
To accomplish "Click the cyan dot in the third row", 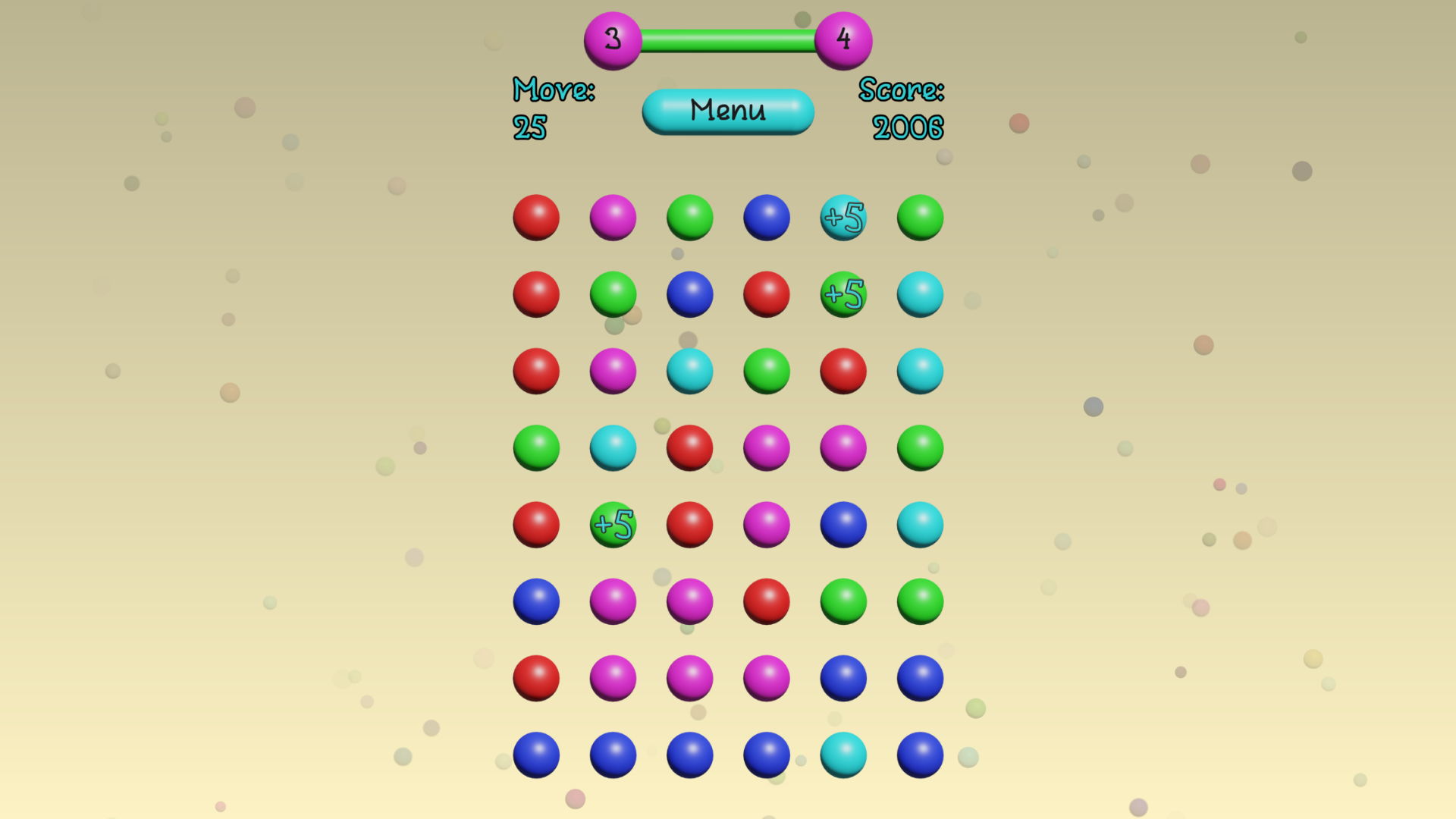I will tap(689, 371).
